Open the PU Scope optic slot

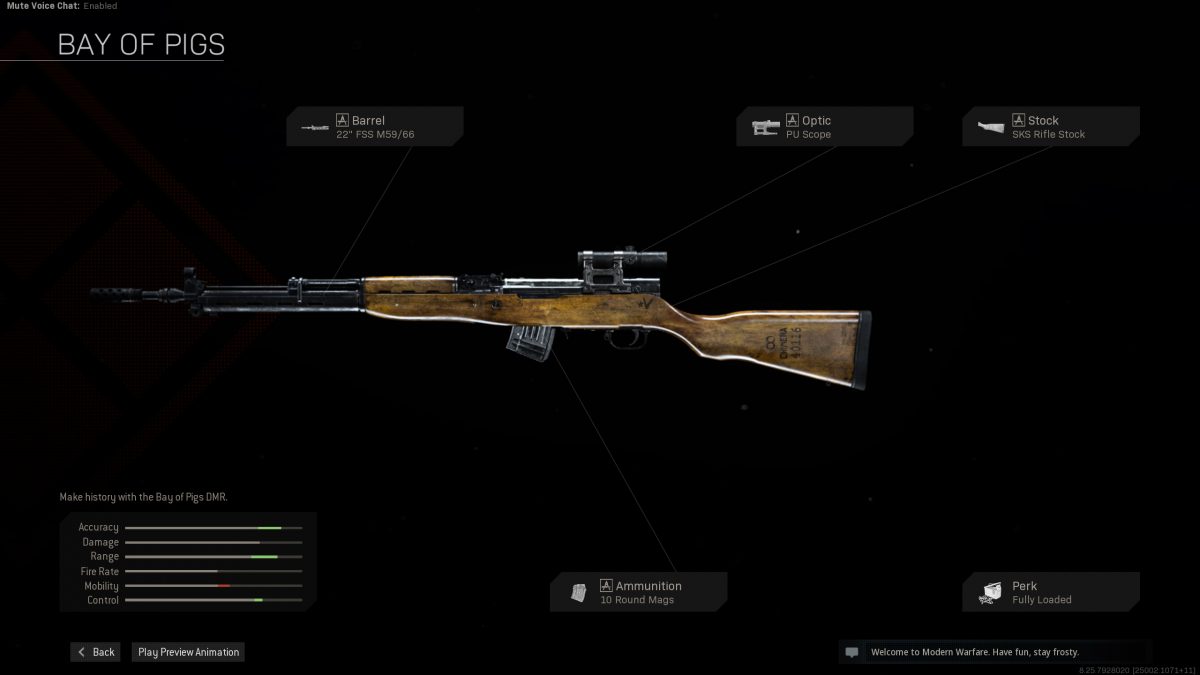tap(825, 127)
